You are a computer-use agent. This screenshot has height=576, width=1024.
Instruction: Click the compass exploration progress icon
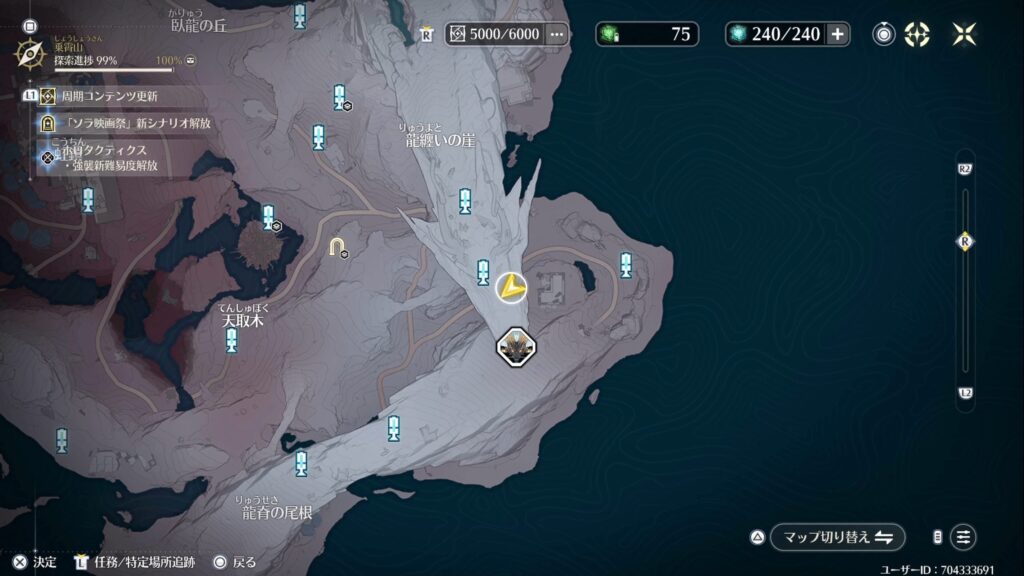30,53
